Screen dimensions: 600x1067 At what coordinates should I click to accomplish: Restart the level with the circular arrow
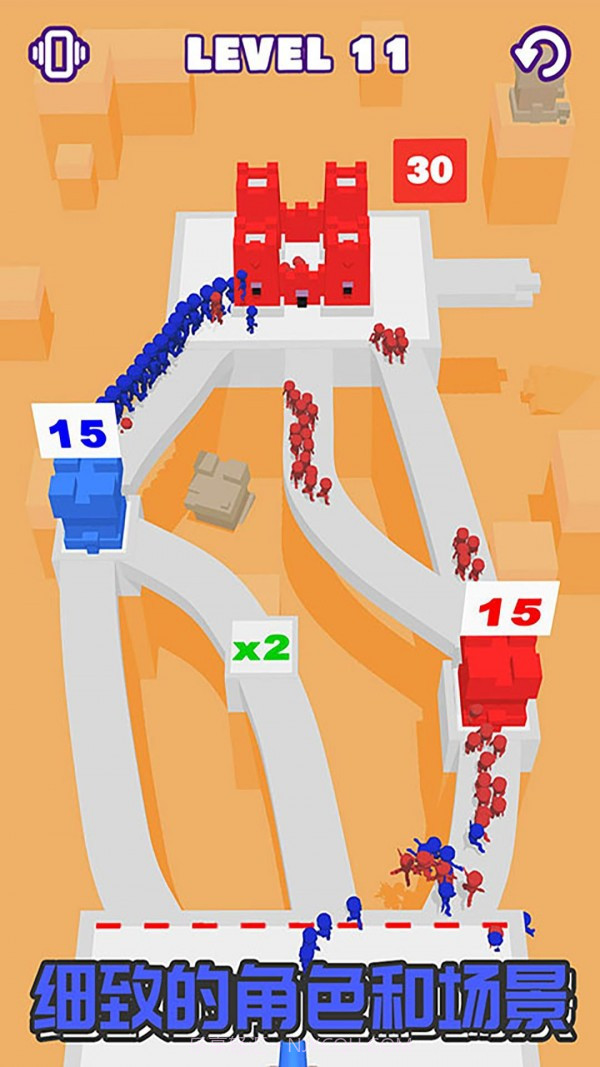tap(540, 53)
